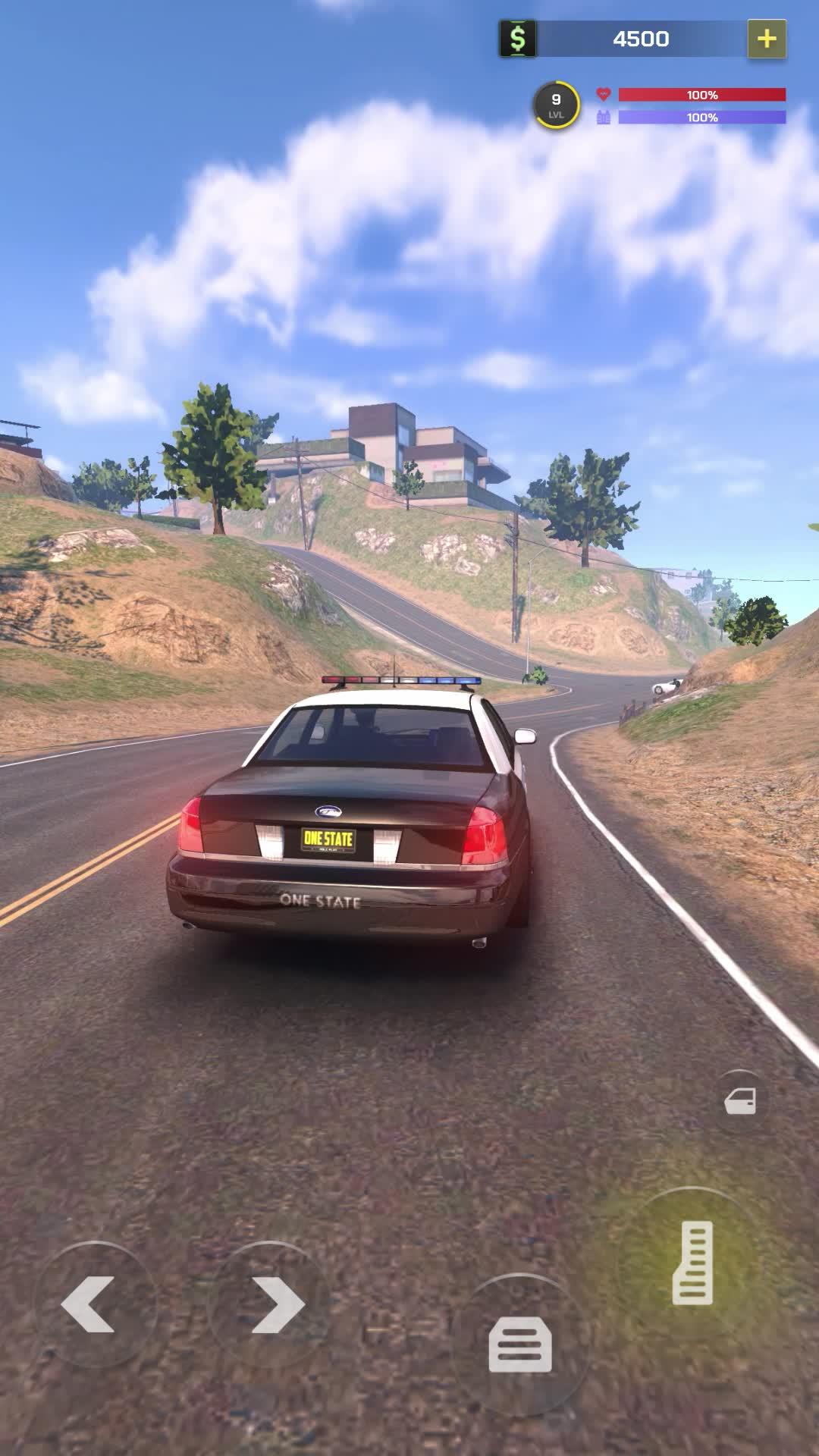Open the green dollar cash icon
819x1456 pixels.
[x=518, y=39]
